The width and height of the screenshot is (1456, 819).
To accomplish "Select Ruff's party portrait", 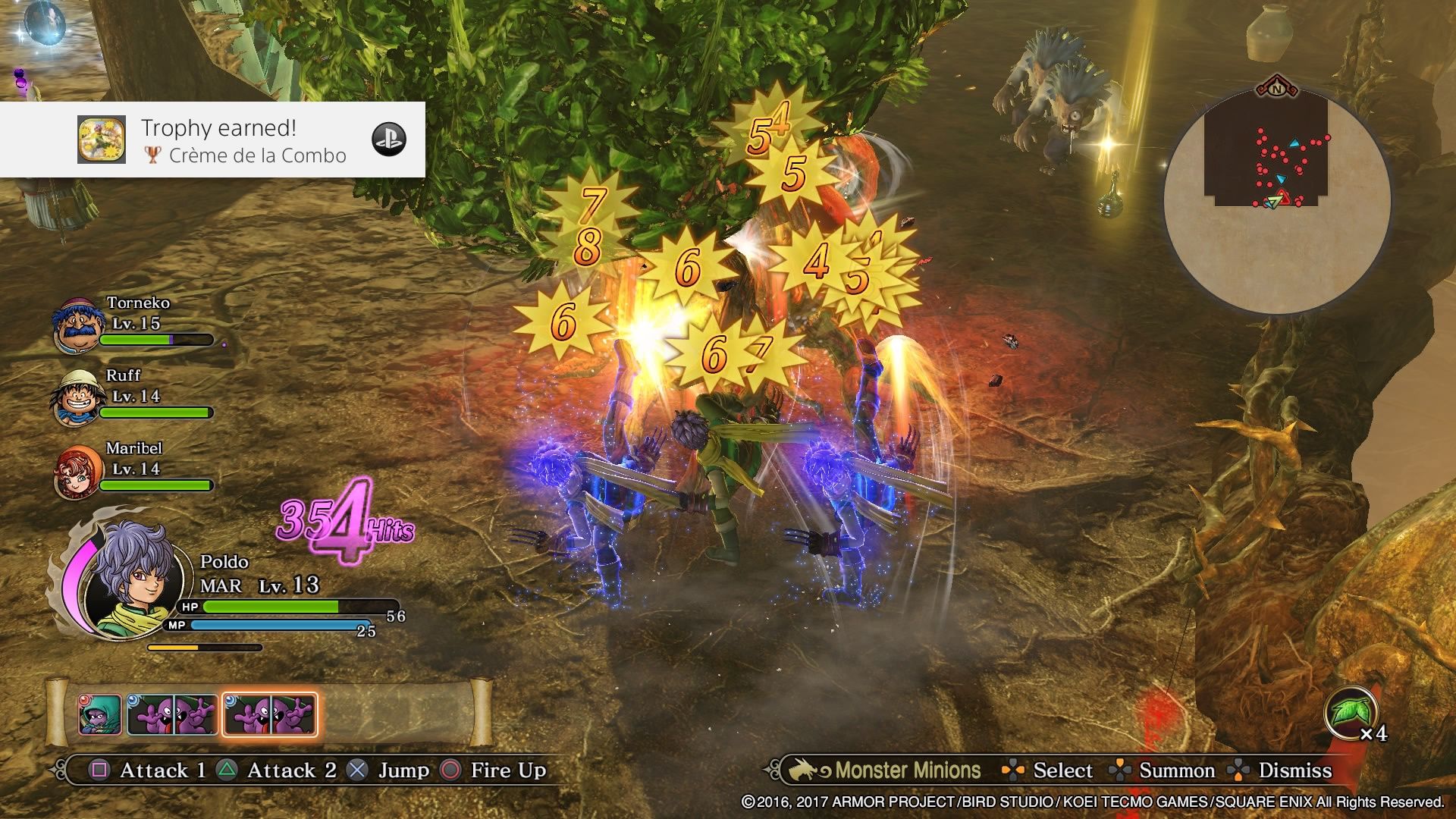I will click(x=76, y=399).
